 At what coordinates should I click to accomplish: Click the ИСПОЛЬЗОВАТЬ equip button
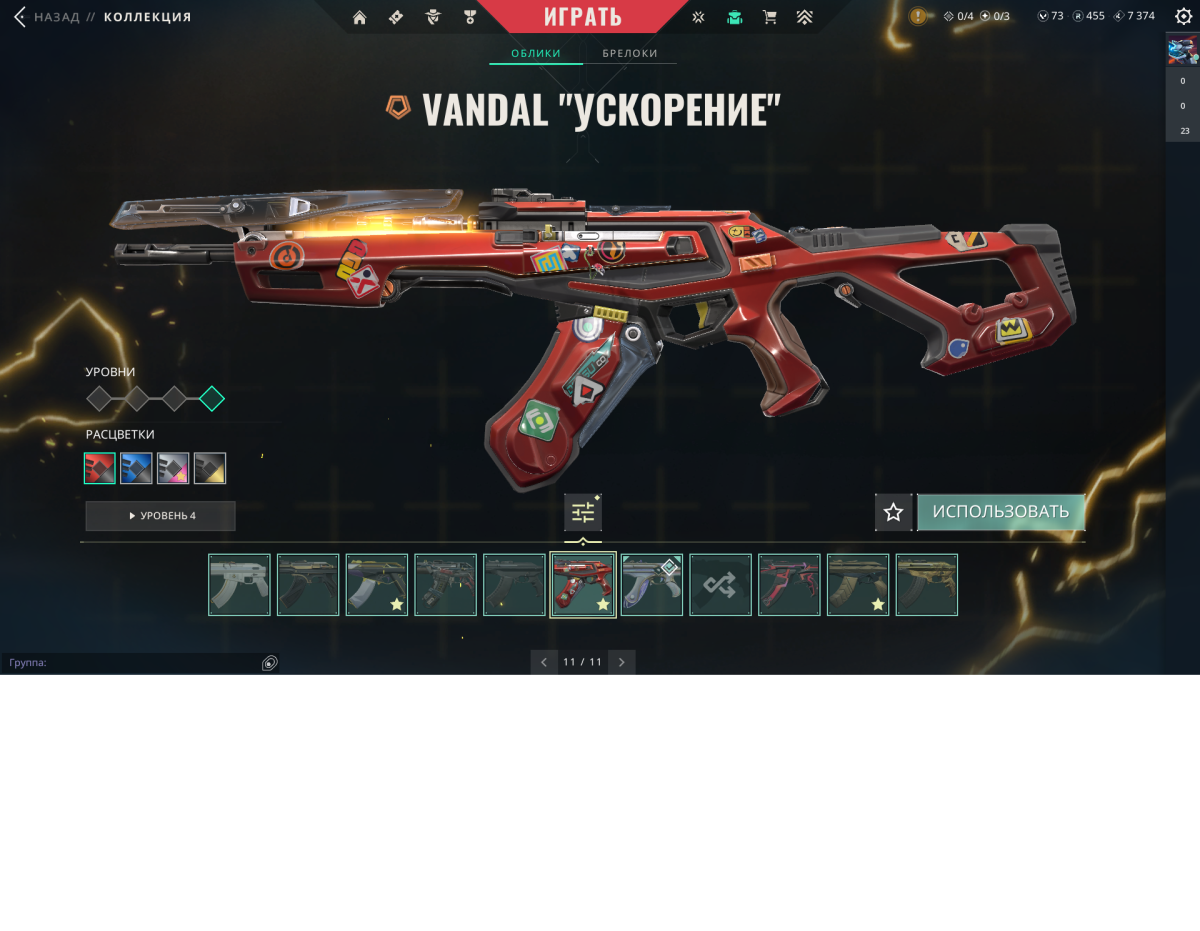pyautogui.click(x=1000, y=512)
